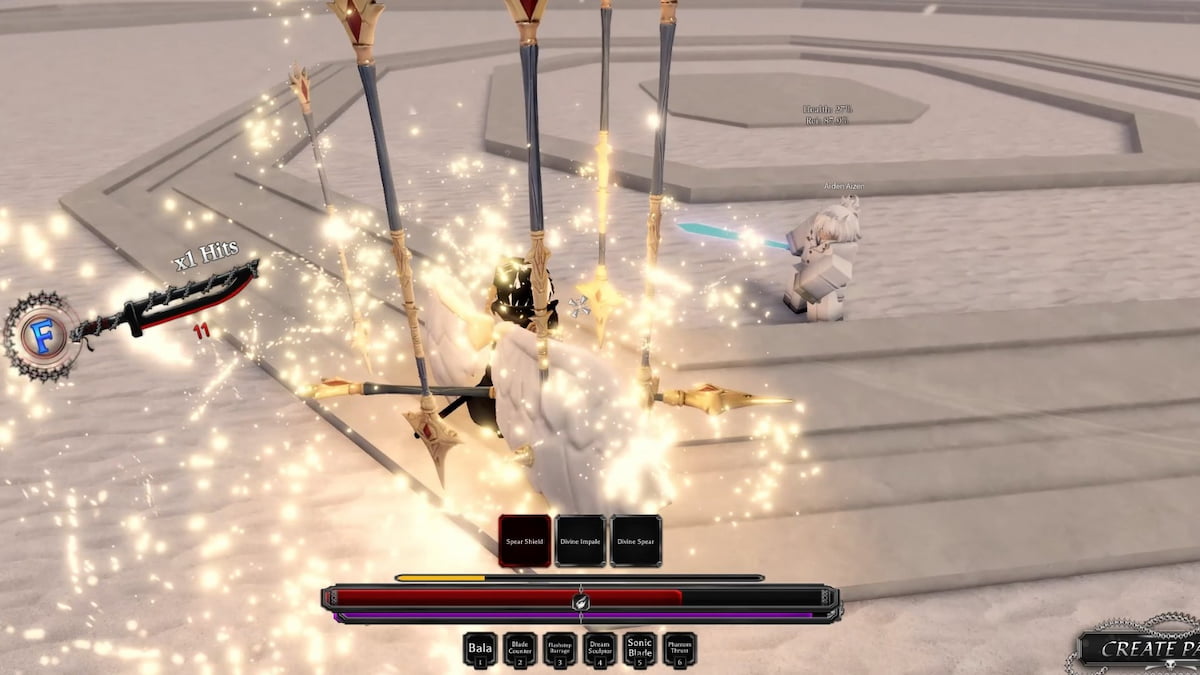Use the Sonic Blade hotbar slot
1200x675 pixels.
640,650
